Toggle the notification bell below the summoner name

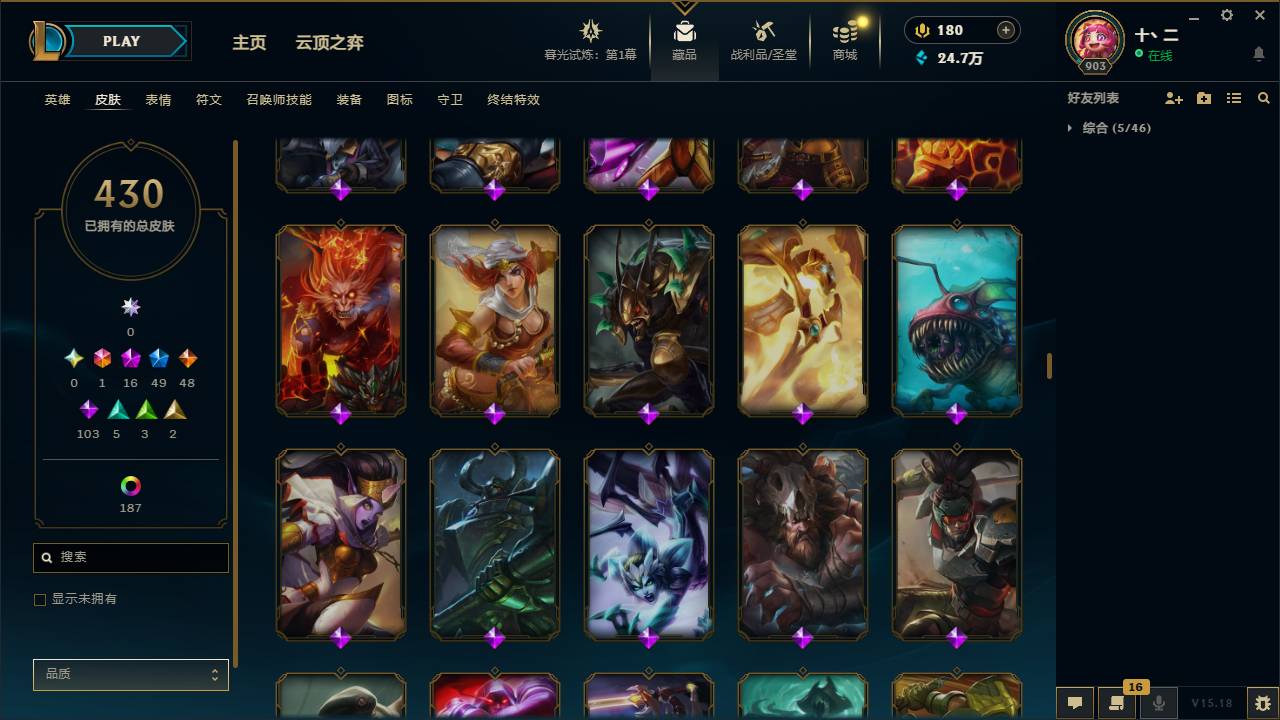[x=1258, y=53]
